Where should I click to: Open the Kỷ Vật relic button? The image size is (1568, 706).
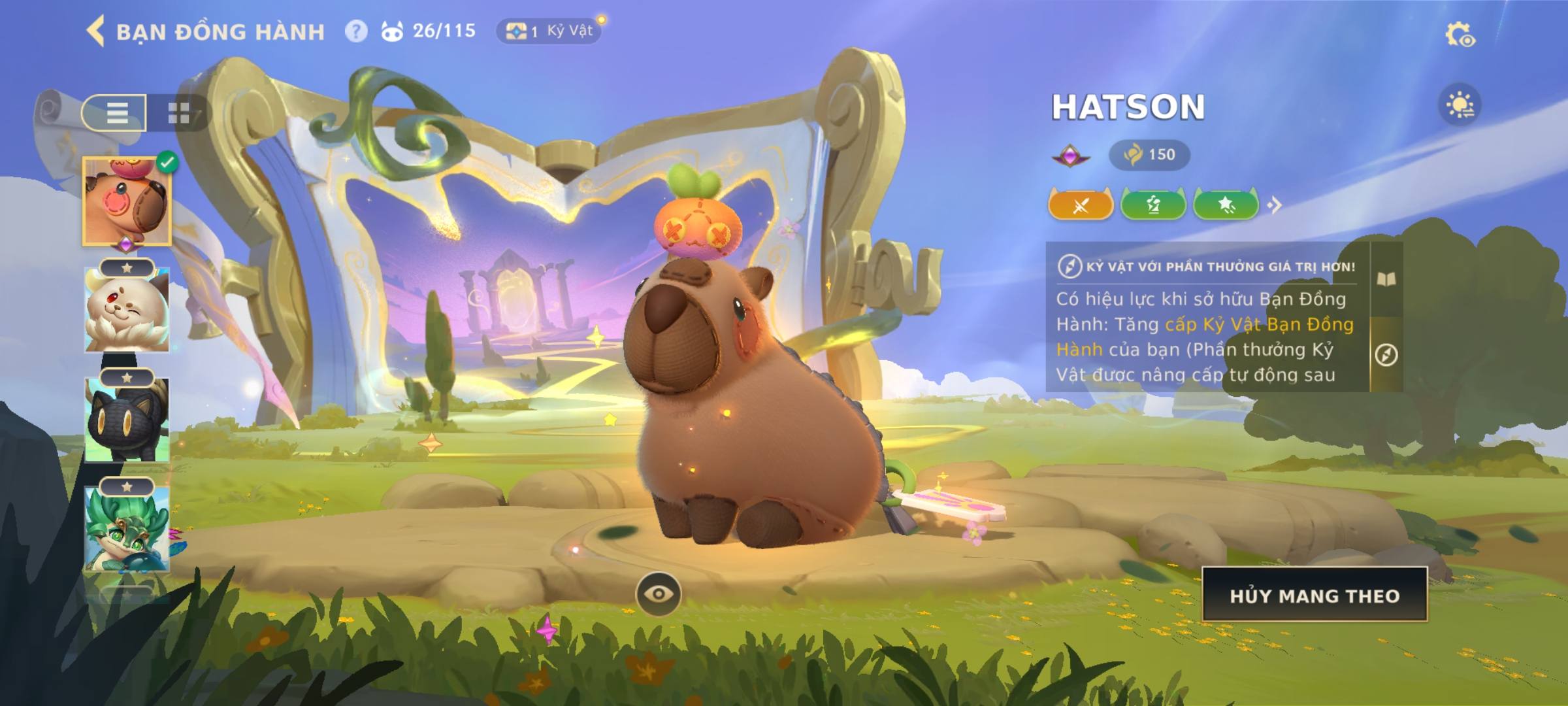pyautogui.click(x=549, y=31)
